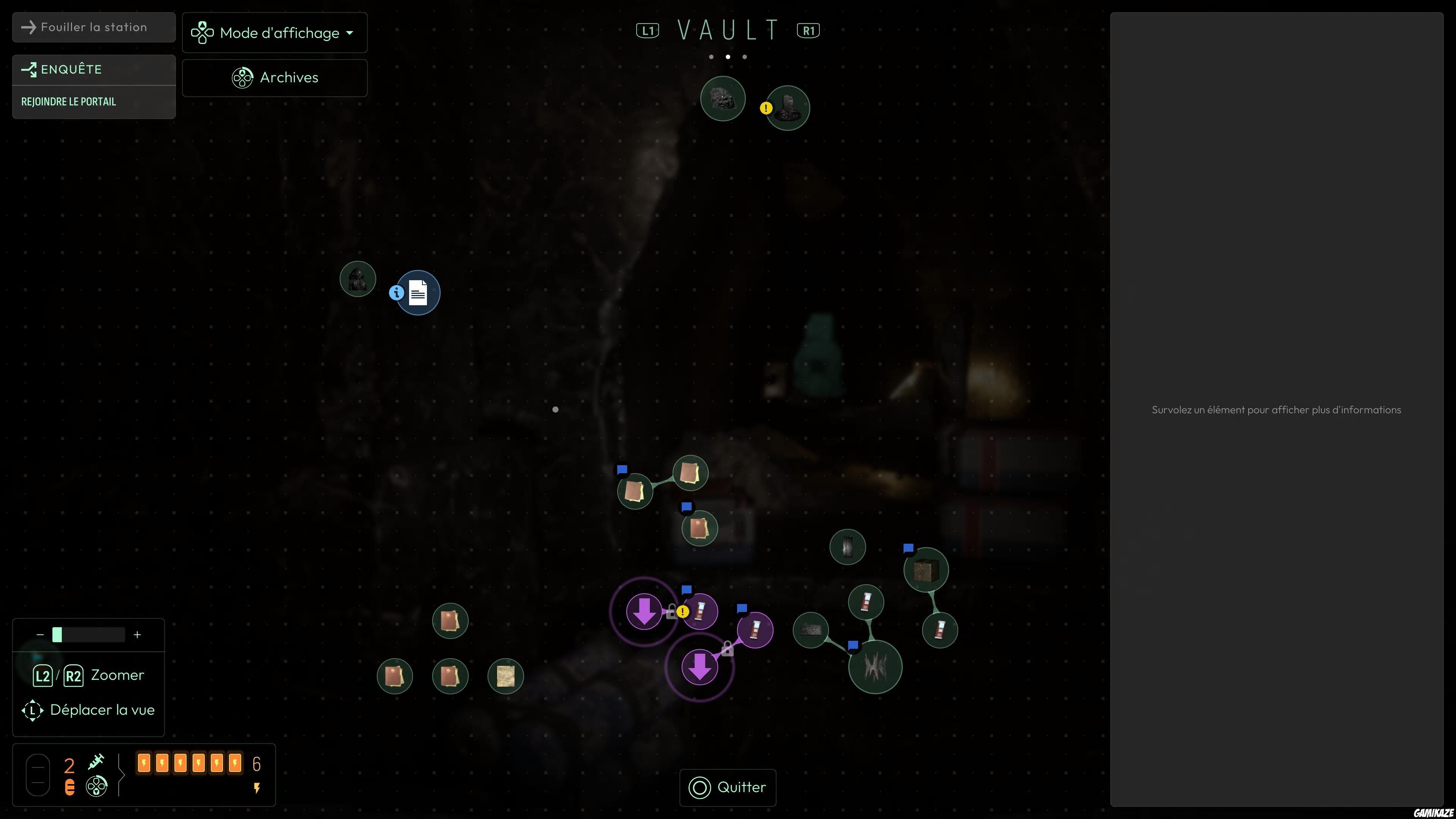Increase zoom with the plus button
The image size is (1456, 819).
[137, 635]
